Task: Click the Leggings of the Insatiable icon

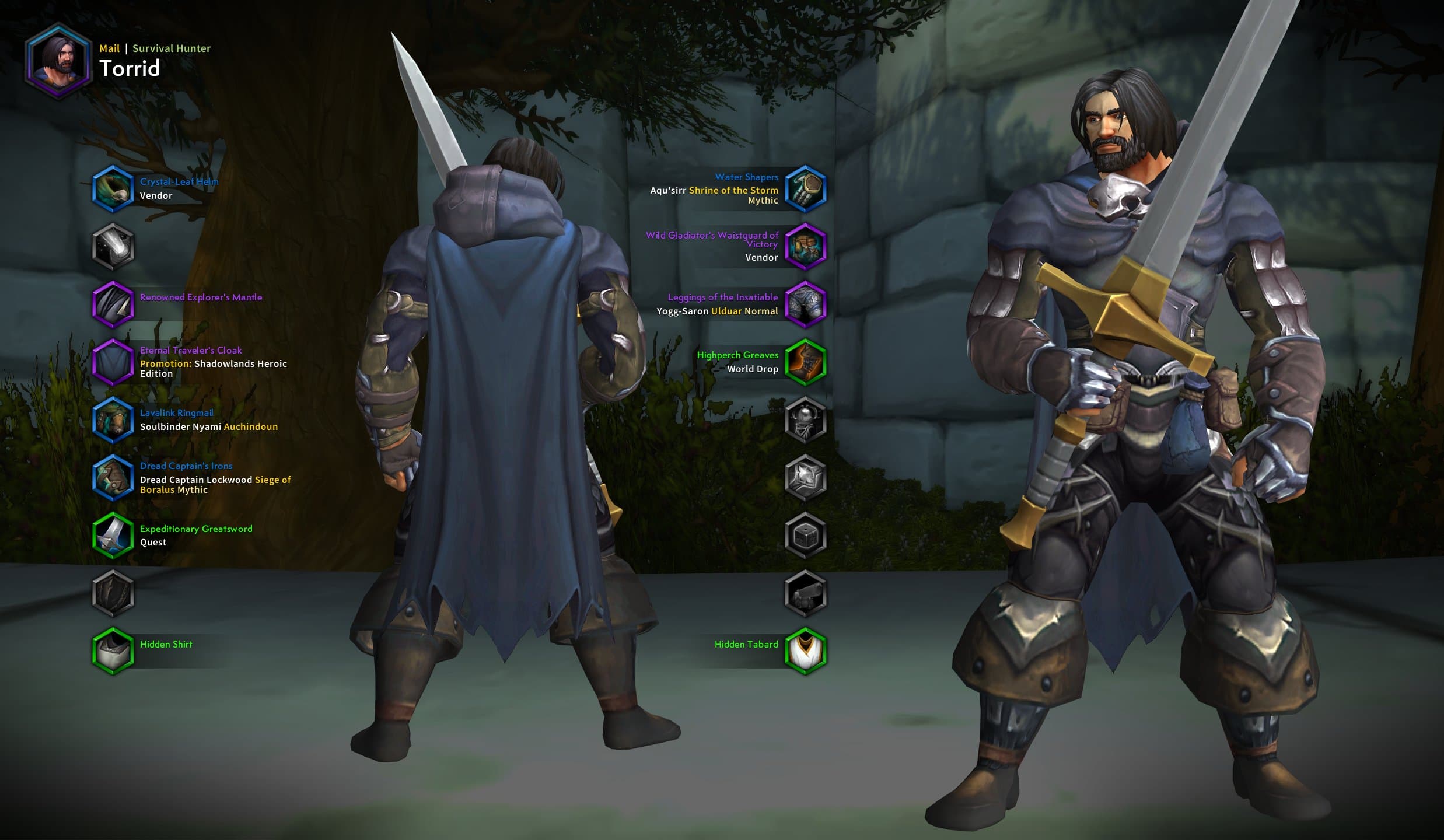Action: (806, 304)
